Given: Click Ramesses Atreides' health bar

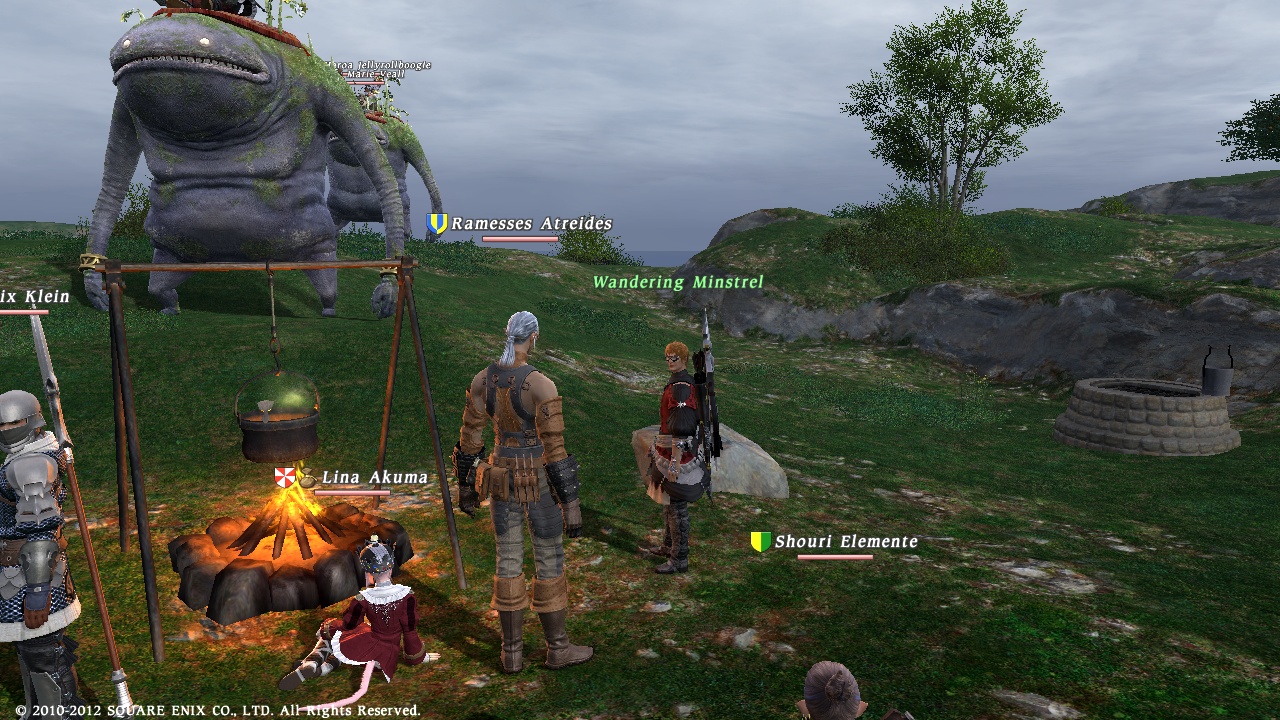Looking at the screenshot, I should [x=520, y=239].
